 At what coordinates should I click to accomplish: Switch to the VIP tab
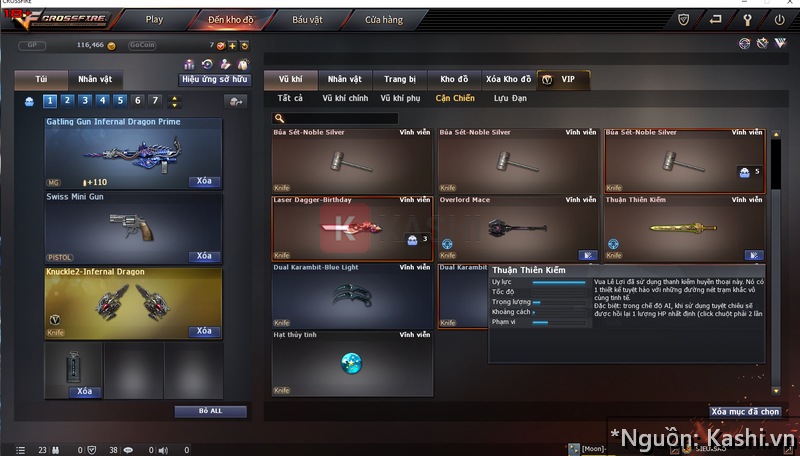click(x=564, y=79)
